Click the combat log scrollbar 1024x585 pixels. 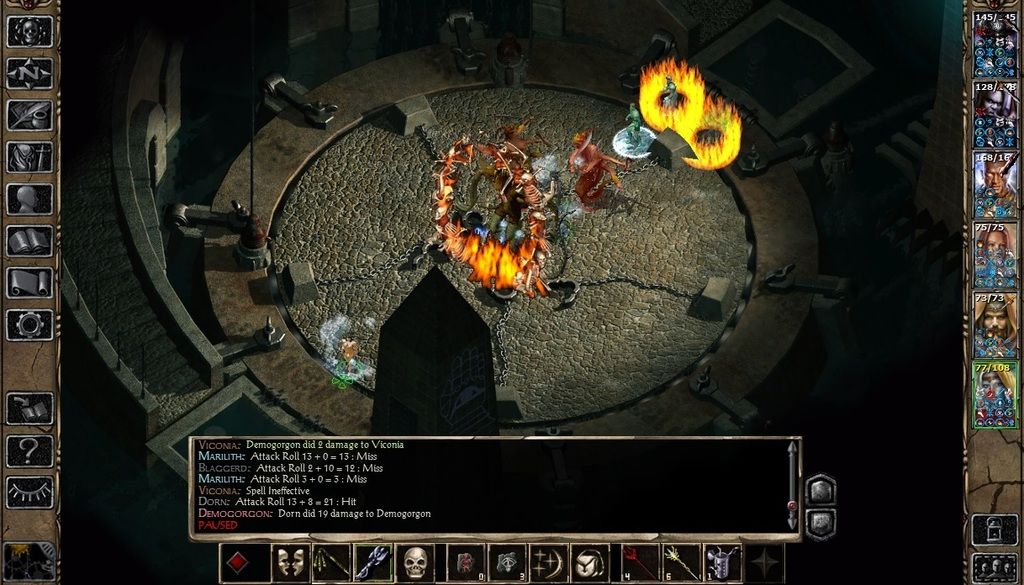pyautogui.click(x=792, y=485)
